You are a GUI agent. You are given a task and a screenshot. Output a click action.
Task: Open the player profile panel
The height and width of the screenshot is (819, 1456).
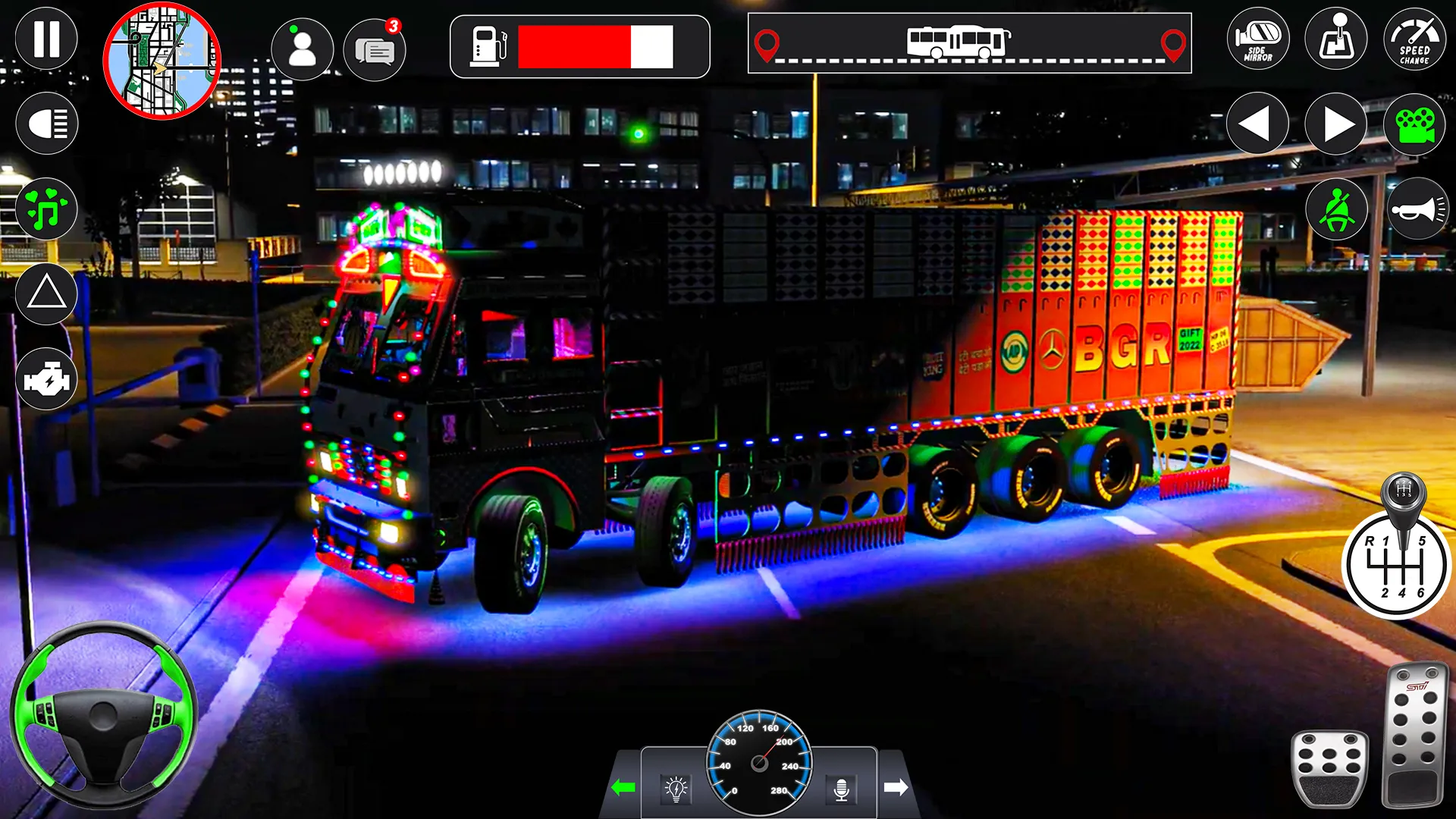[x=304, y=49]
